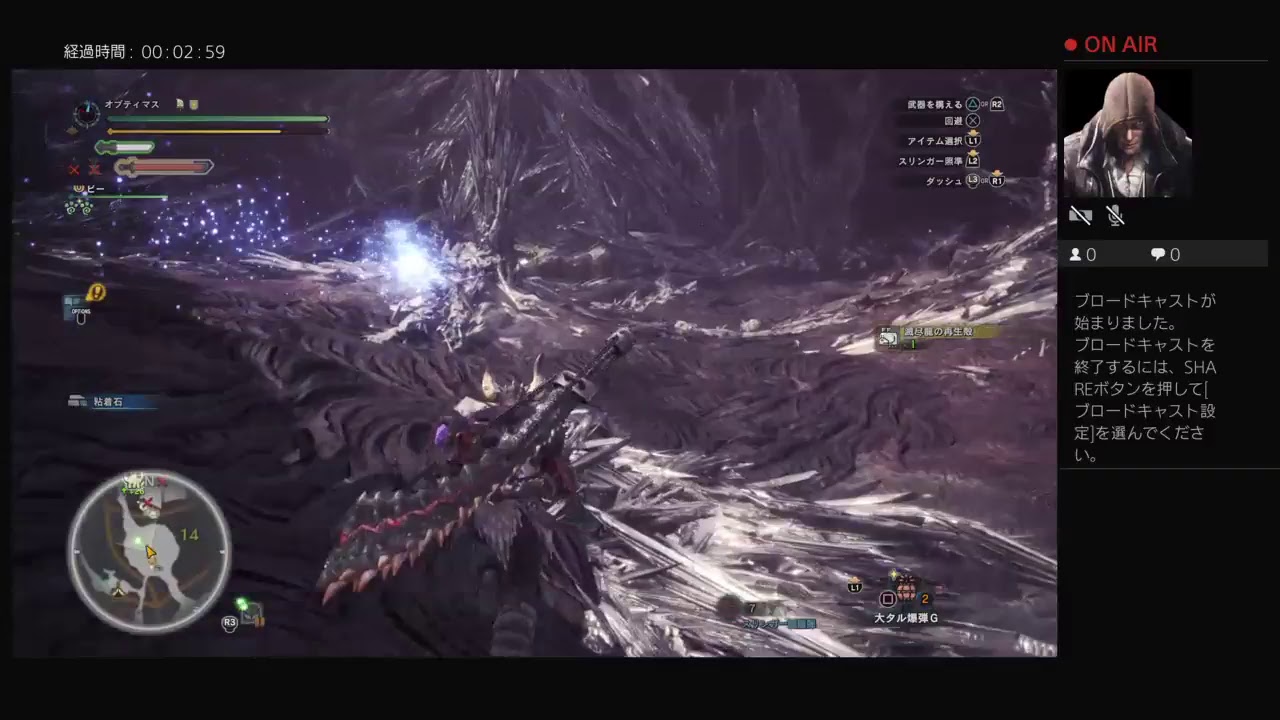Select the 武器を構える control hint entry

(x=935, y=103)
